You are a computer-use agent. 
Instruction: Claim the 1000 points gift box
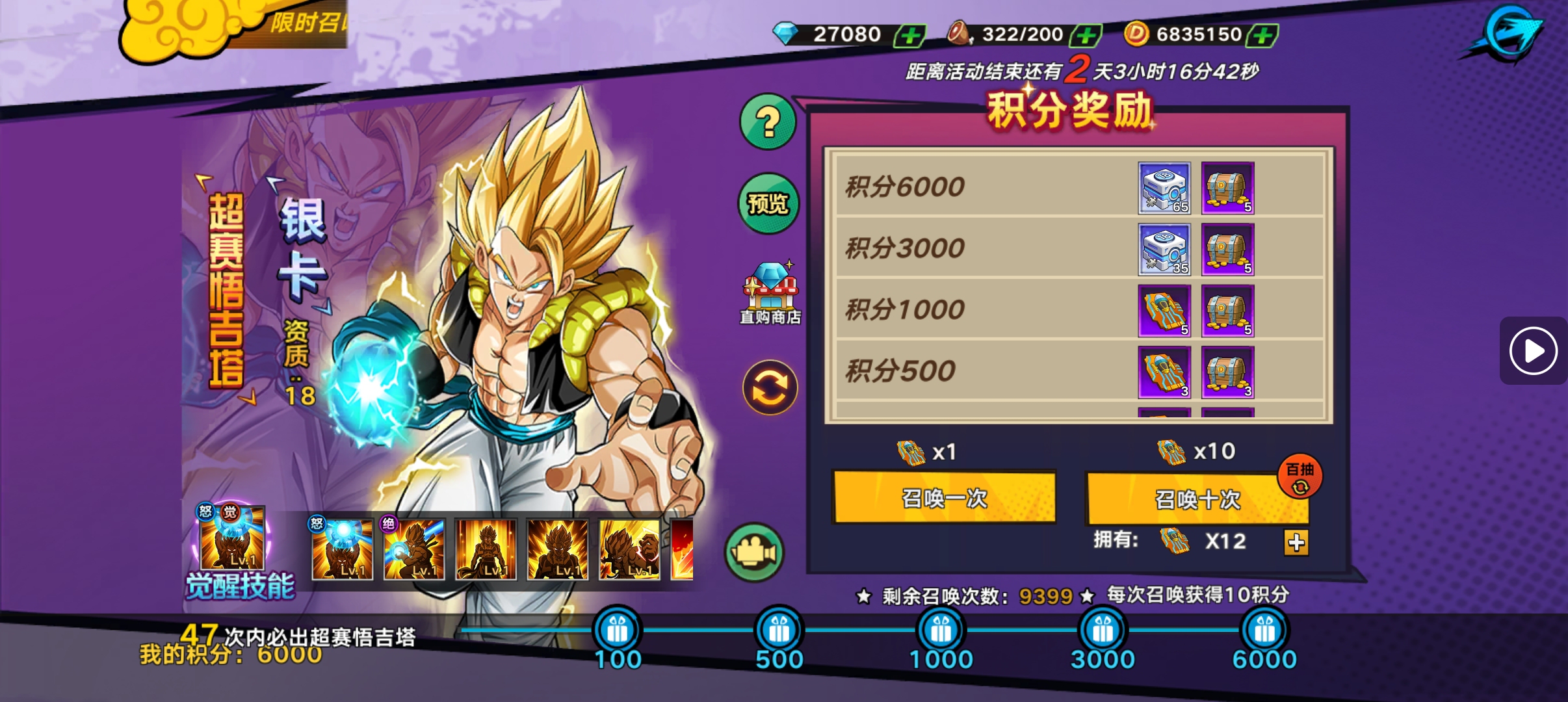pos(941,630)
